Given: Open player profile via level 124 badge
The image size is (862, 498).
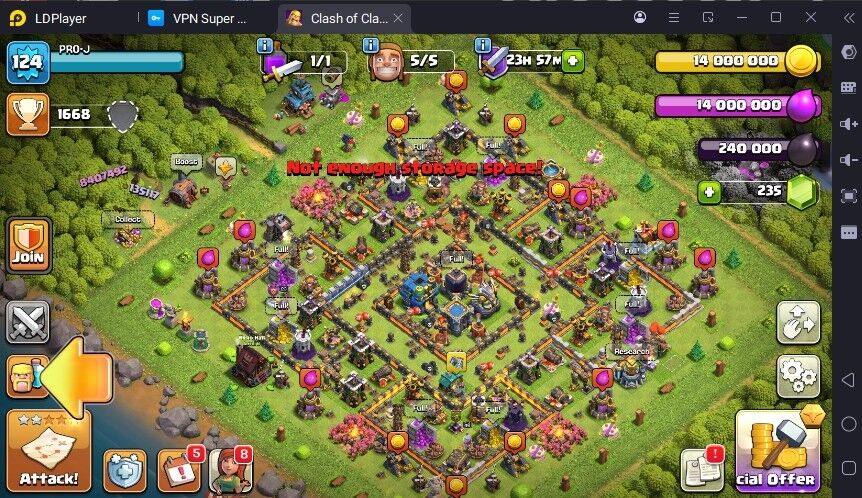Looking at the screenshot, I should click(27, 62).
